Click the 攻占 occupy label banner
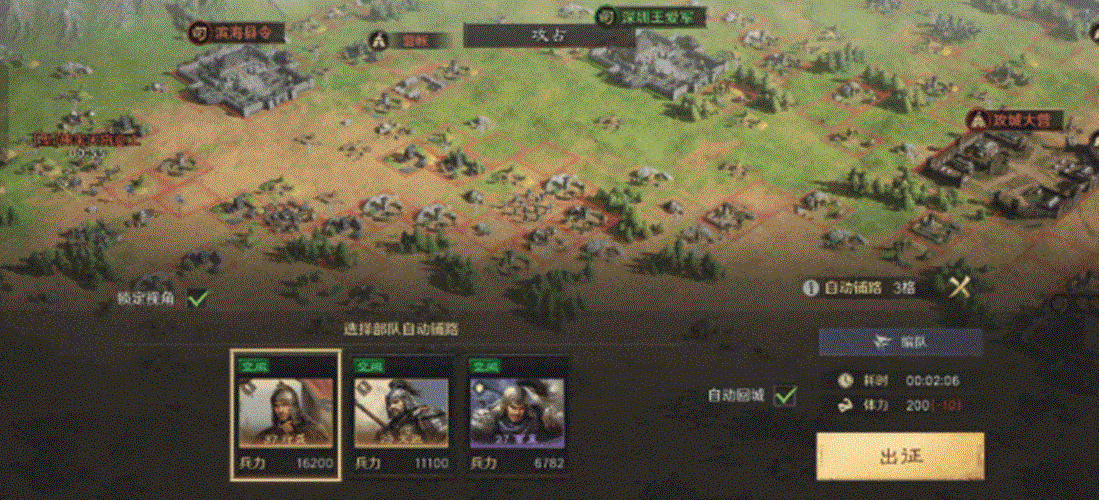1099x500 pixels. 549,35
